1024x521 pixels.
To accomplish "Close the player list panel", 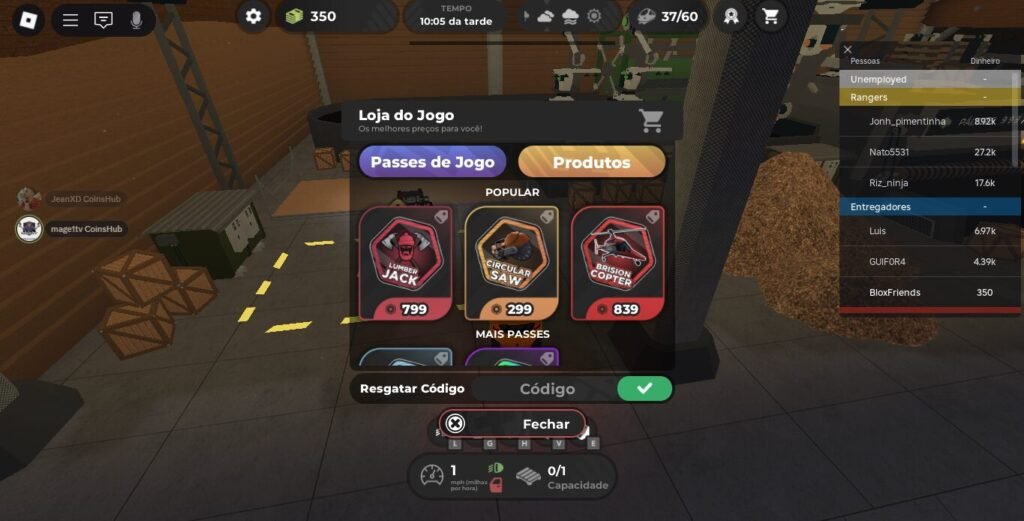I will tap(848, 49).
